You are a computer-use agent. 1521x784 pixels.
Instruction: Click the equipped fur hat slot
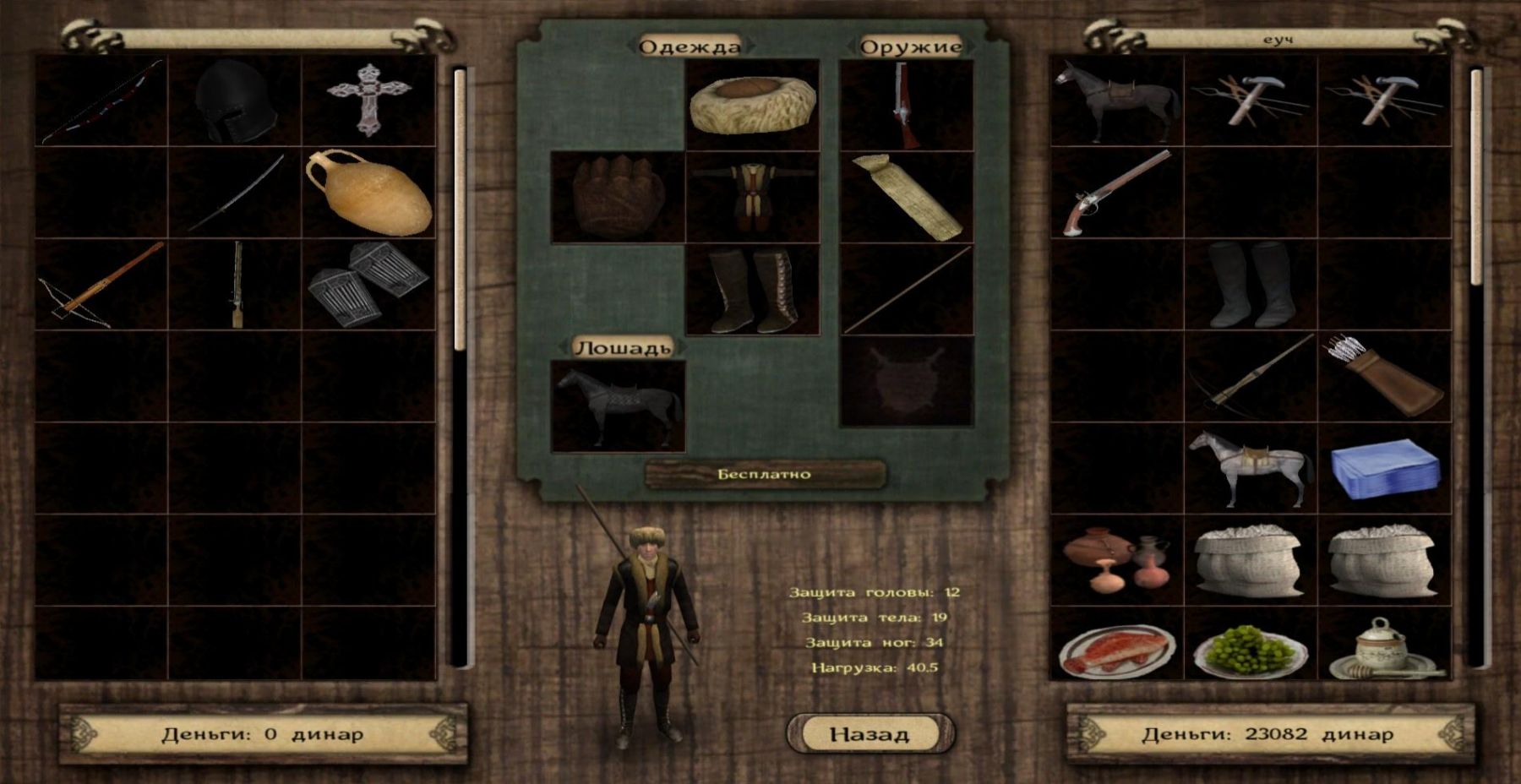pyautogui.click(x=752, y=105)
